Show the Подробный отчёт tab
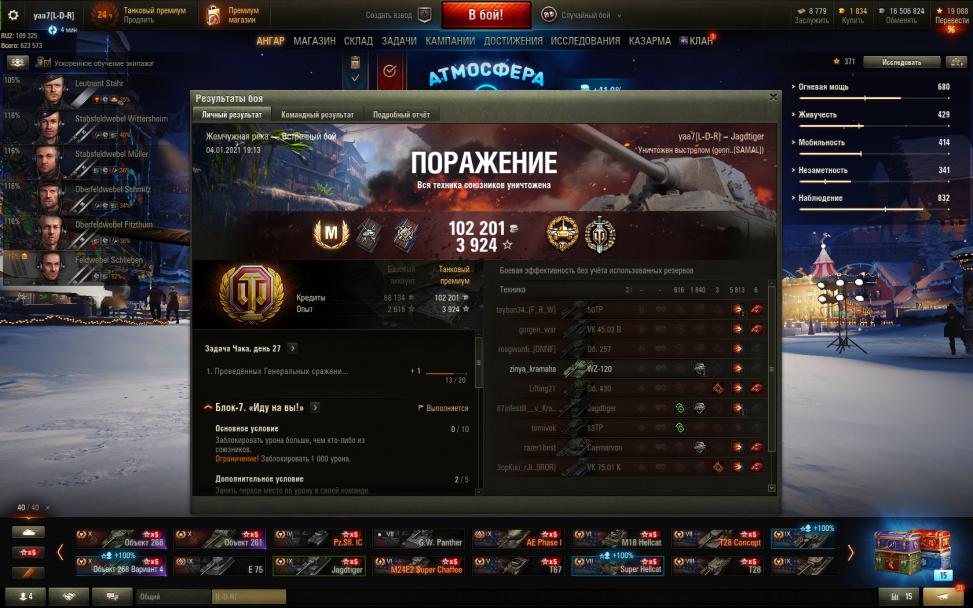The height and width of the screenshot is (608, 973). (401, 115)
